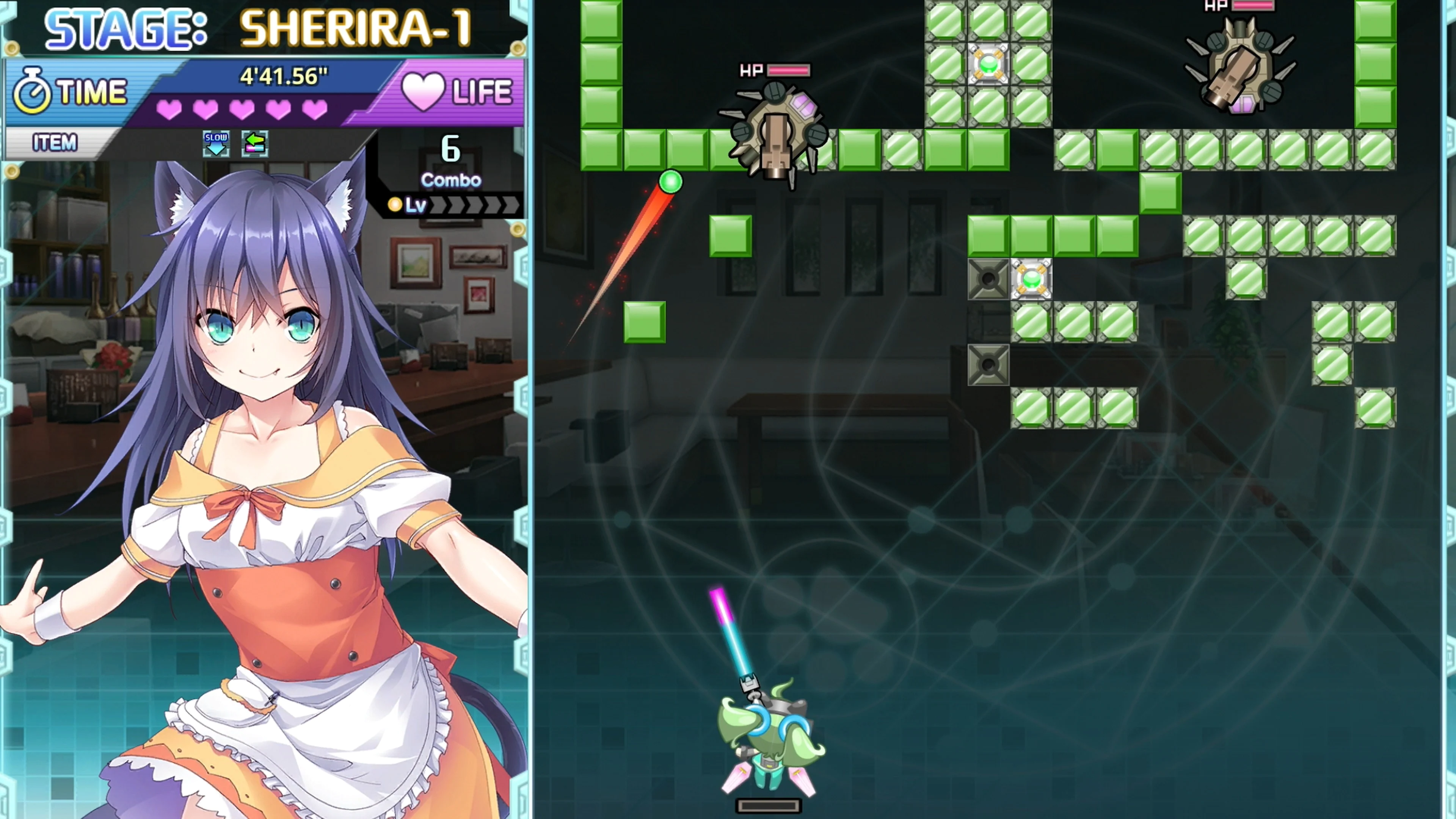The image size is (1456, 819).
Task: Activate the green reverse-arrow item
Action: (x=256, y=144)
